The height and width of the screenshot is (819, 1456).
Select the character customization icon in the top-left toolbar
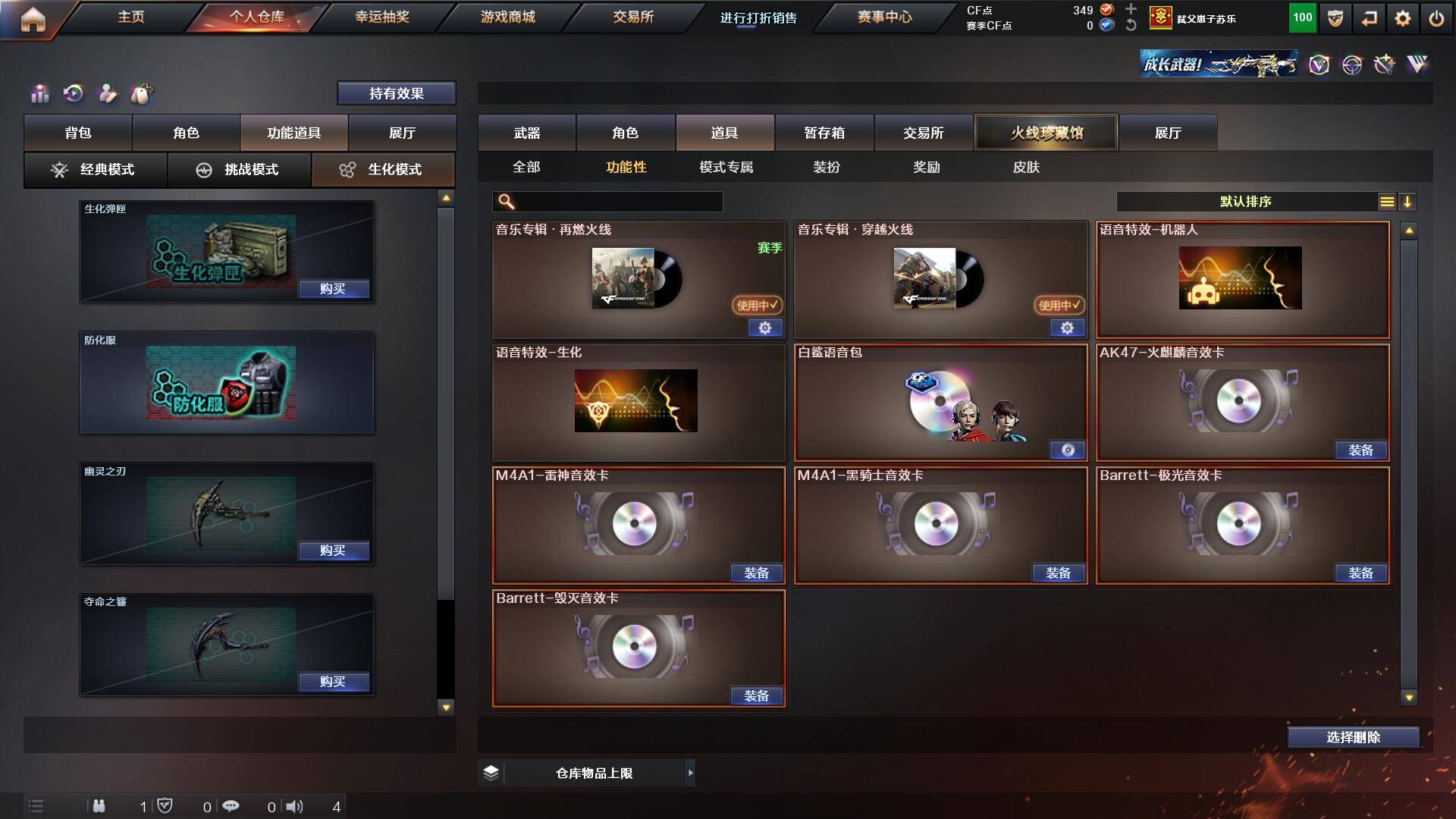(108, 94)
